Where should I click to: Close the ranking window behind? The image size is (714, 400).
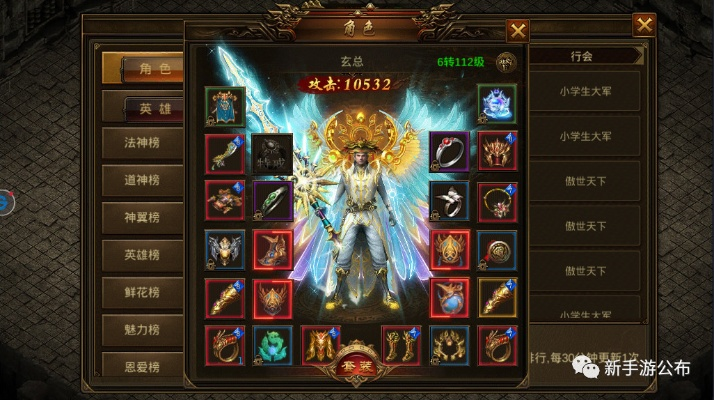tap(644, 24)
